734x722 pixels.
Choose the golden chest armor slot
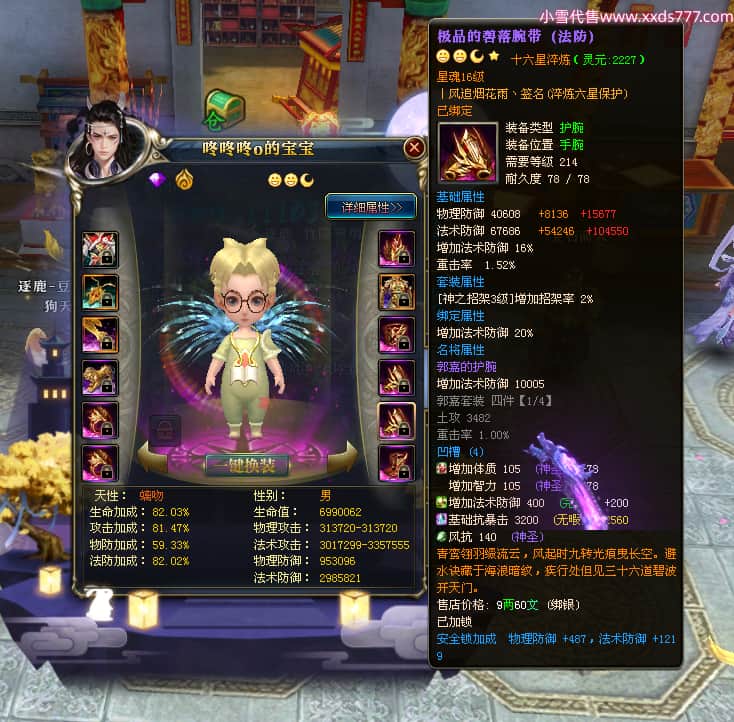pos(396,292)
